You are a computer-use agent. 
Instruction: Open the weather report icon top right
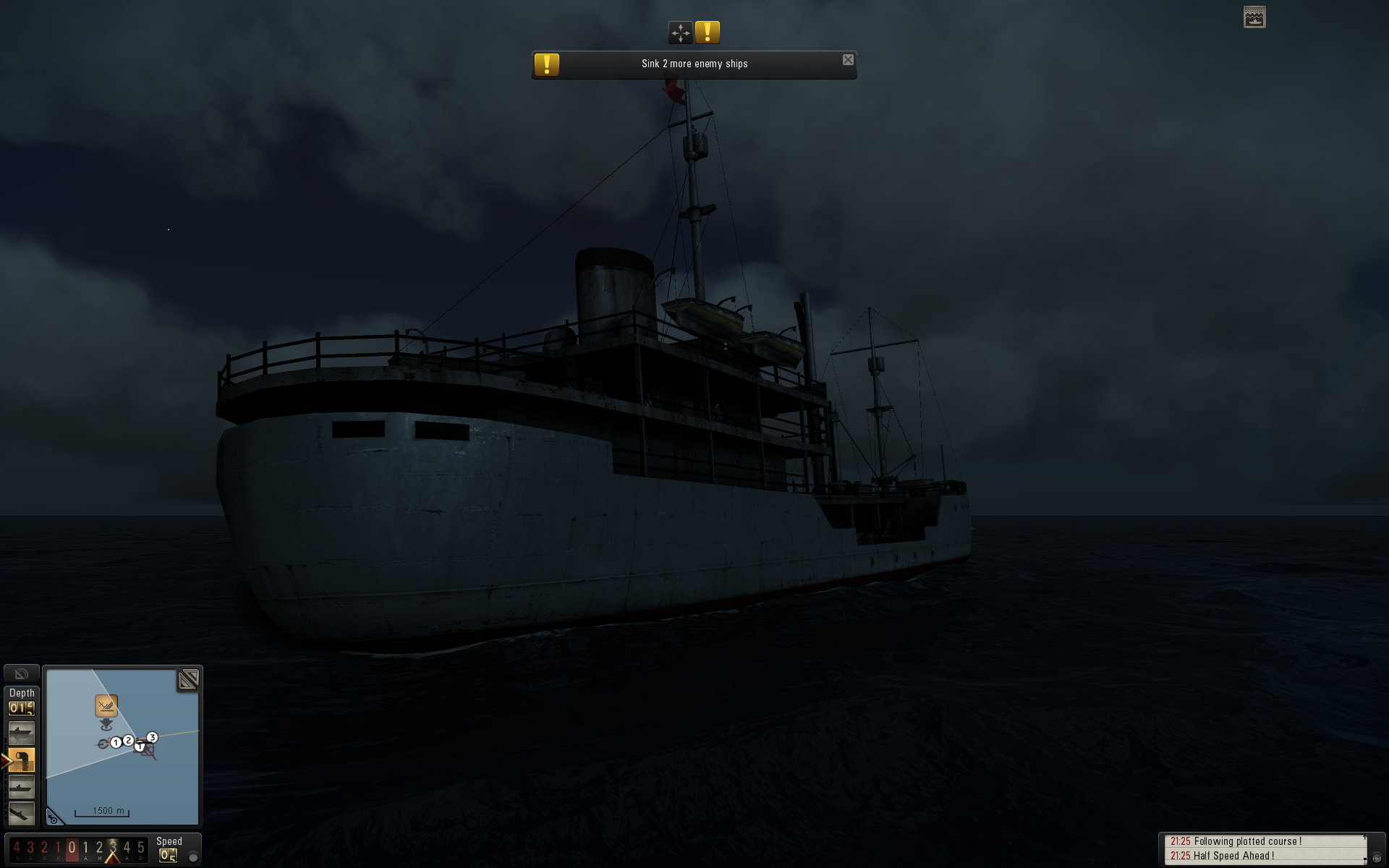[1254, 17]
